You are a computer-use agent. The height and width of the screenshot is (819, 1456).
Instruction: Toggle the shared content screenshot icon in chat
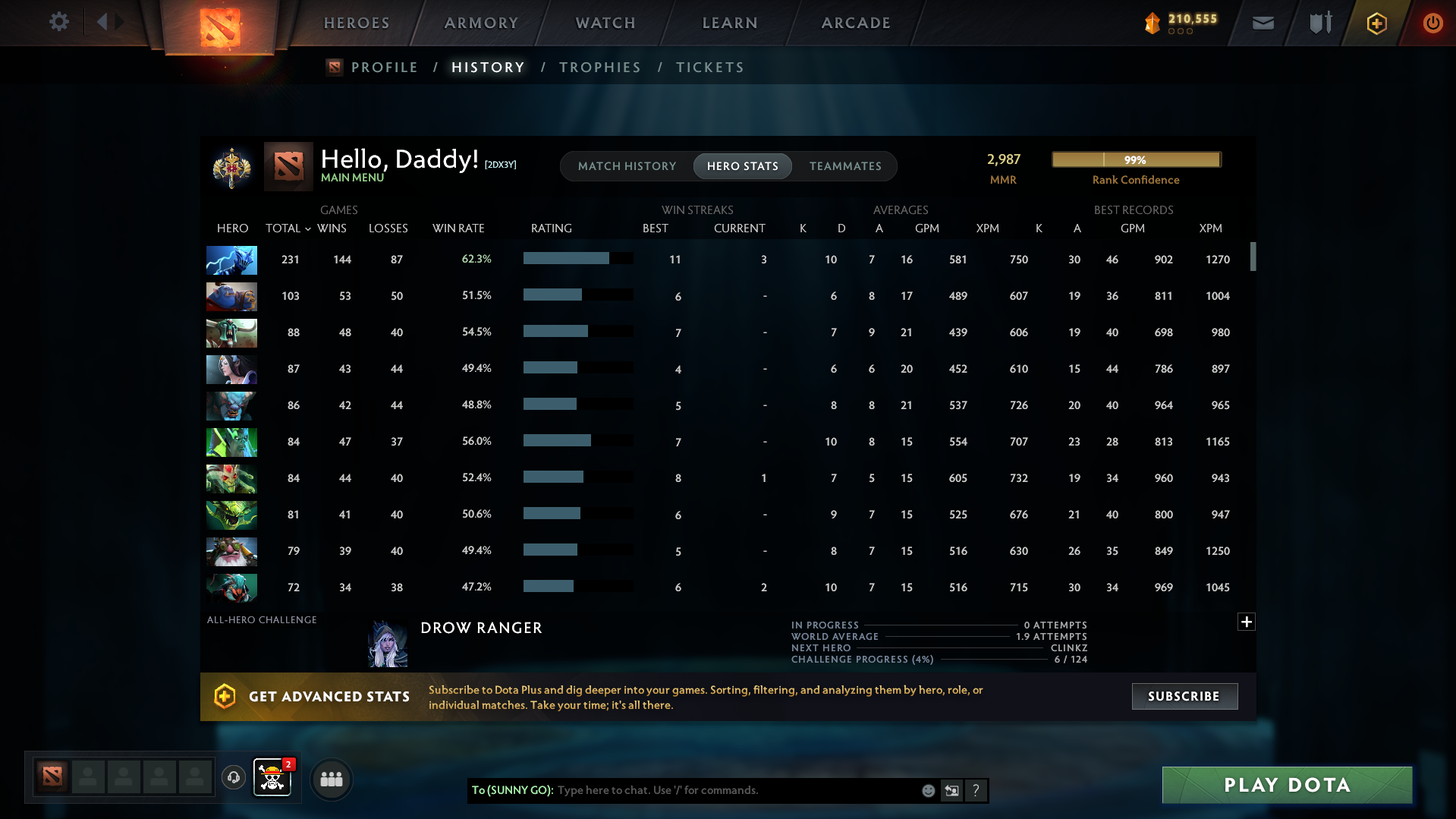tap(951, 790)
